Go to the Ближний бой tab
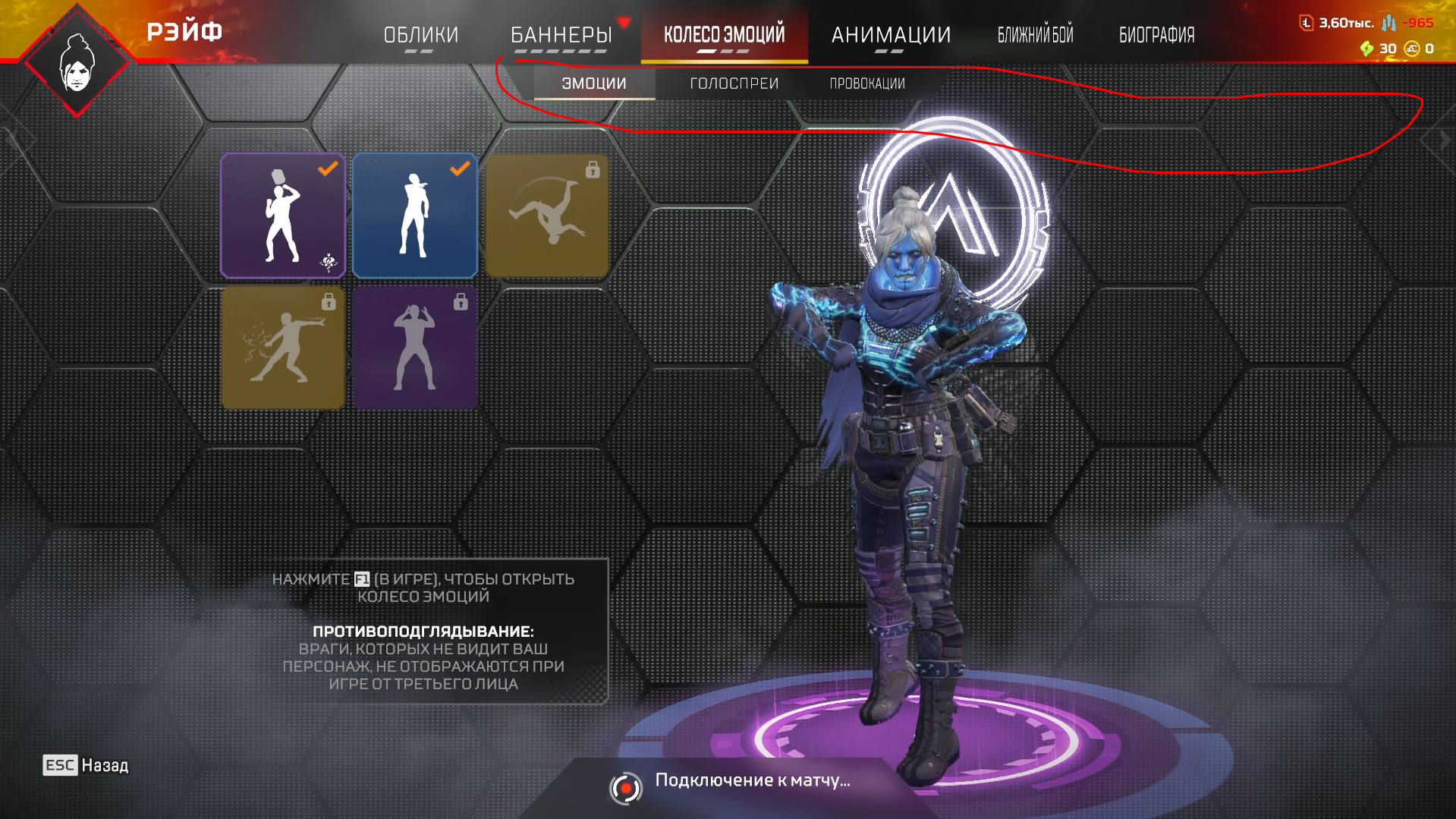This screenshot has width=1456, height=819. (x=1035, y=35)
